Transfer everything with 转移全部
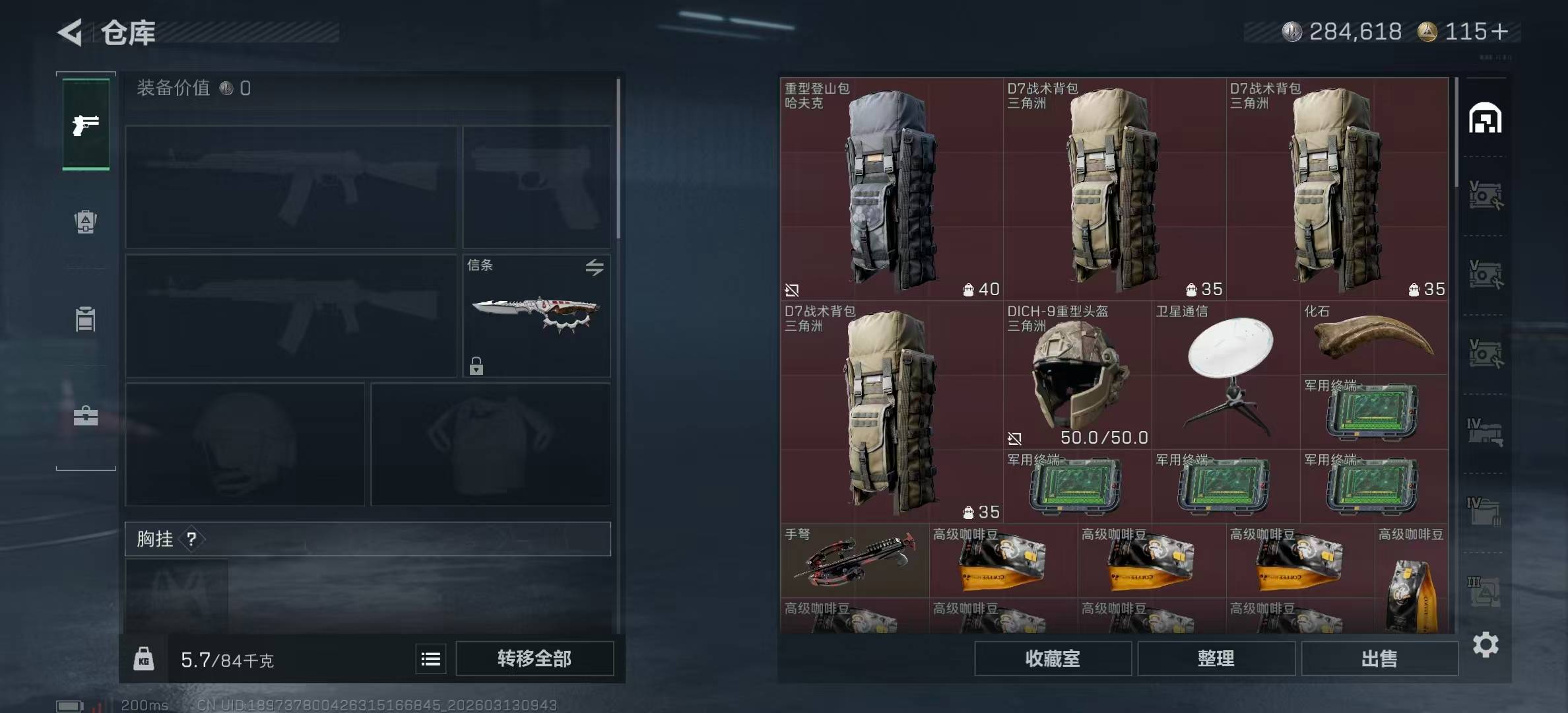Image resolution: width=1568 pixels, height=713 pixels. pyautogui.click(x=535, y=658)
